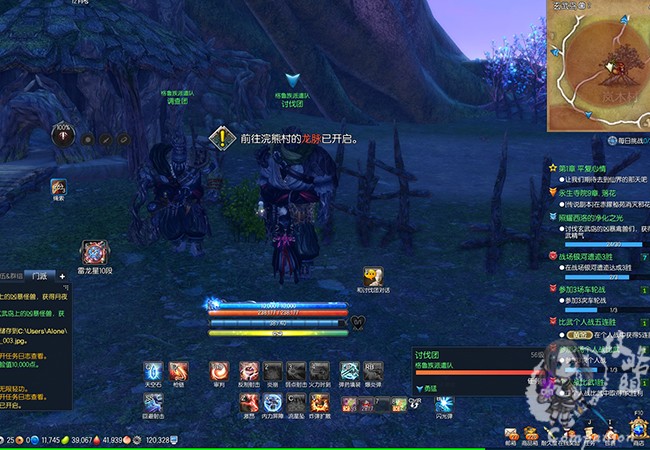Image resolution: width=650 pixels, height=450 pixels.
Task: Click the 雷龙星10段 item icon
Action: [x=96, y=253]
